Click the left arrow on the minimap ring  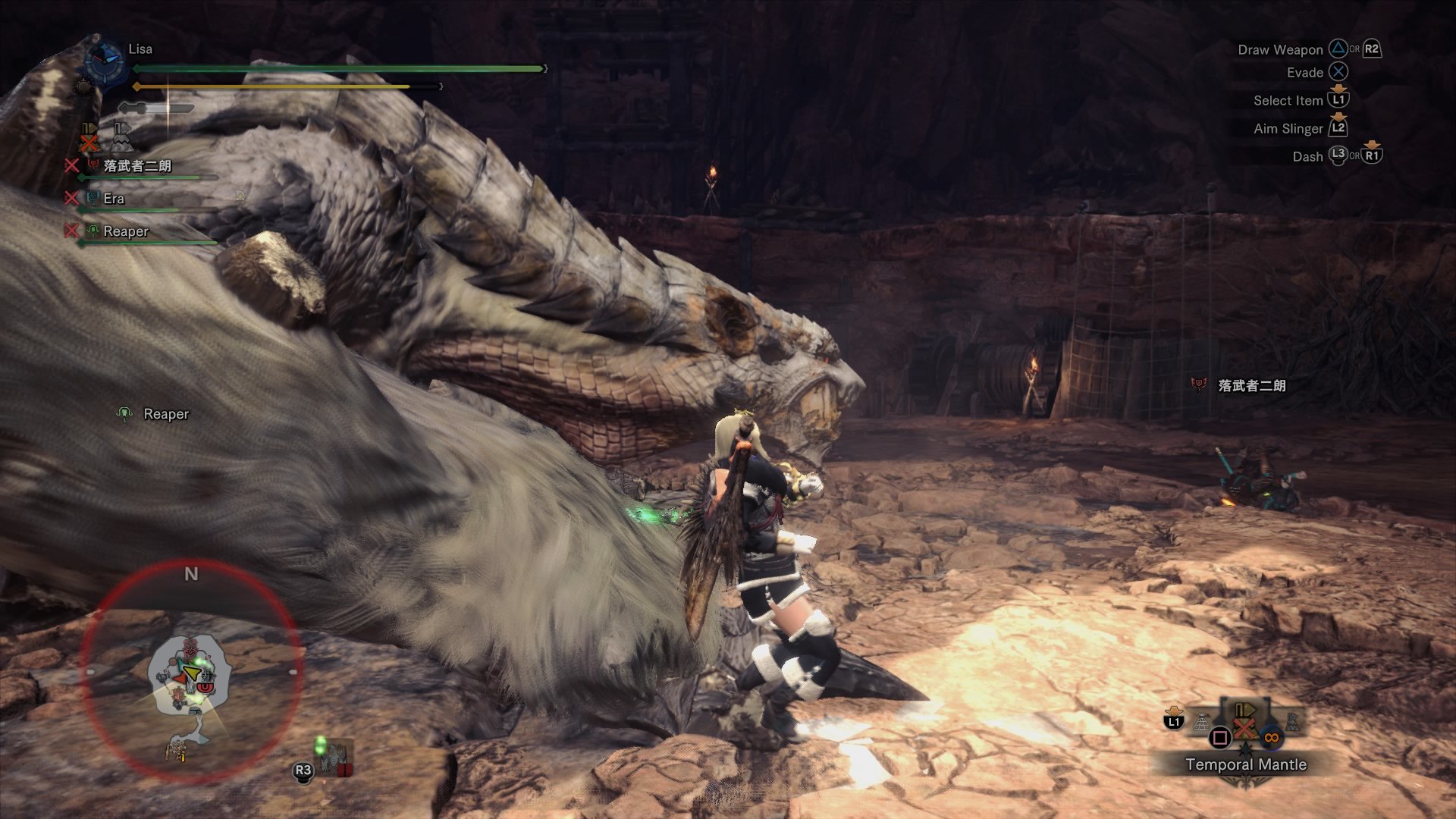[90, 671]
